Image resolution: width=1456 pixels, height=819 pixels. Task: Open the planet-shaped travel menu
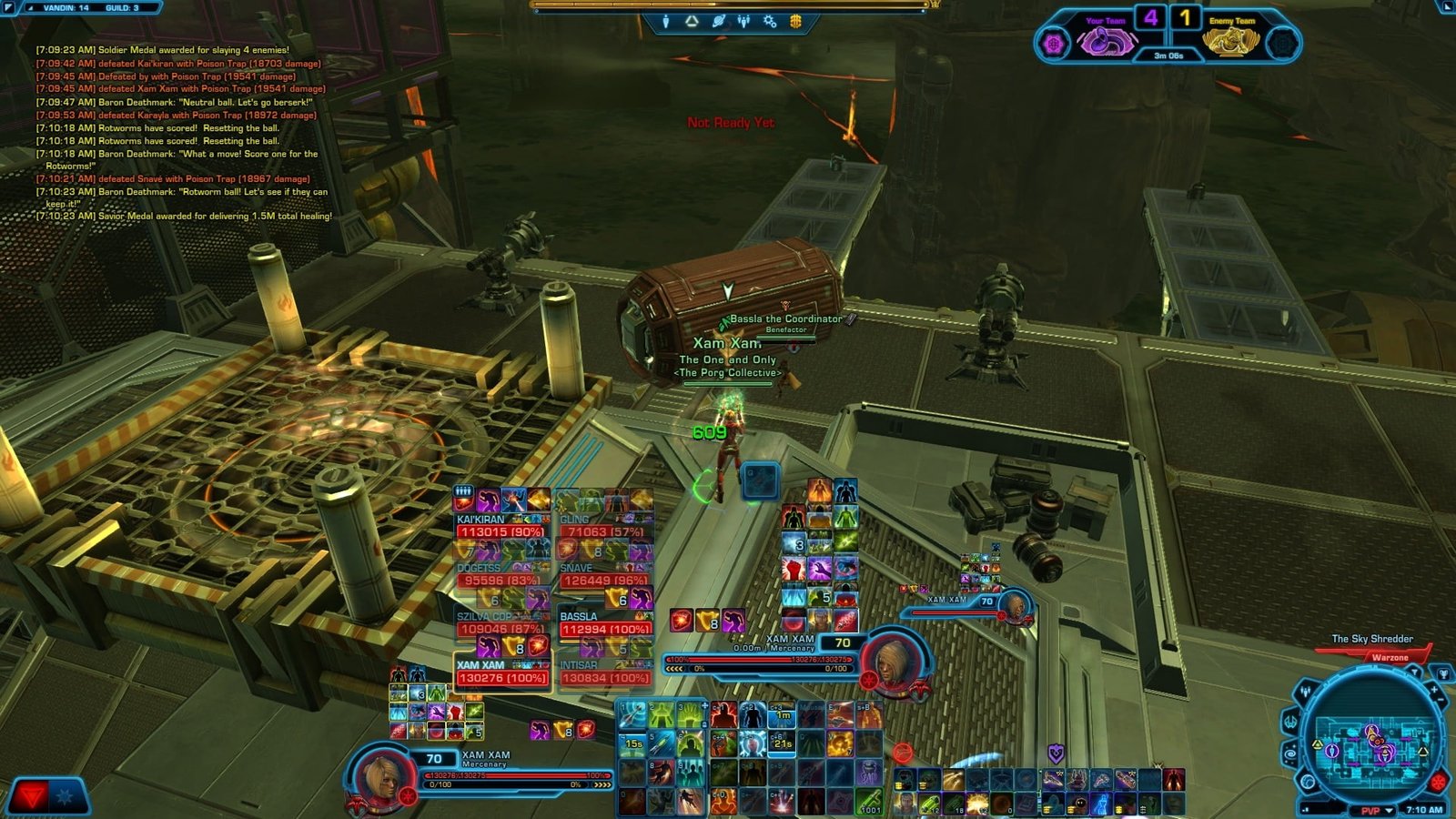point(718,21)
